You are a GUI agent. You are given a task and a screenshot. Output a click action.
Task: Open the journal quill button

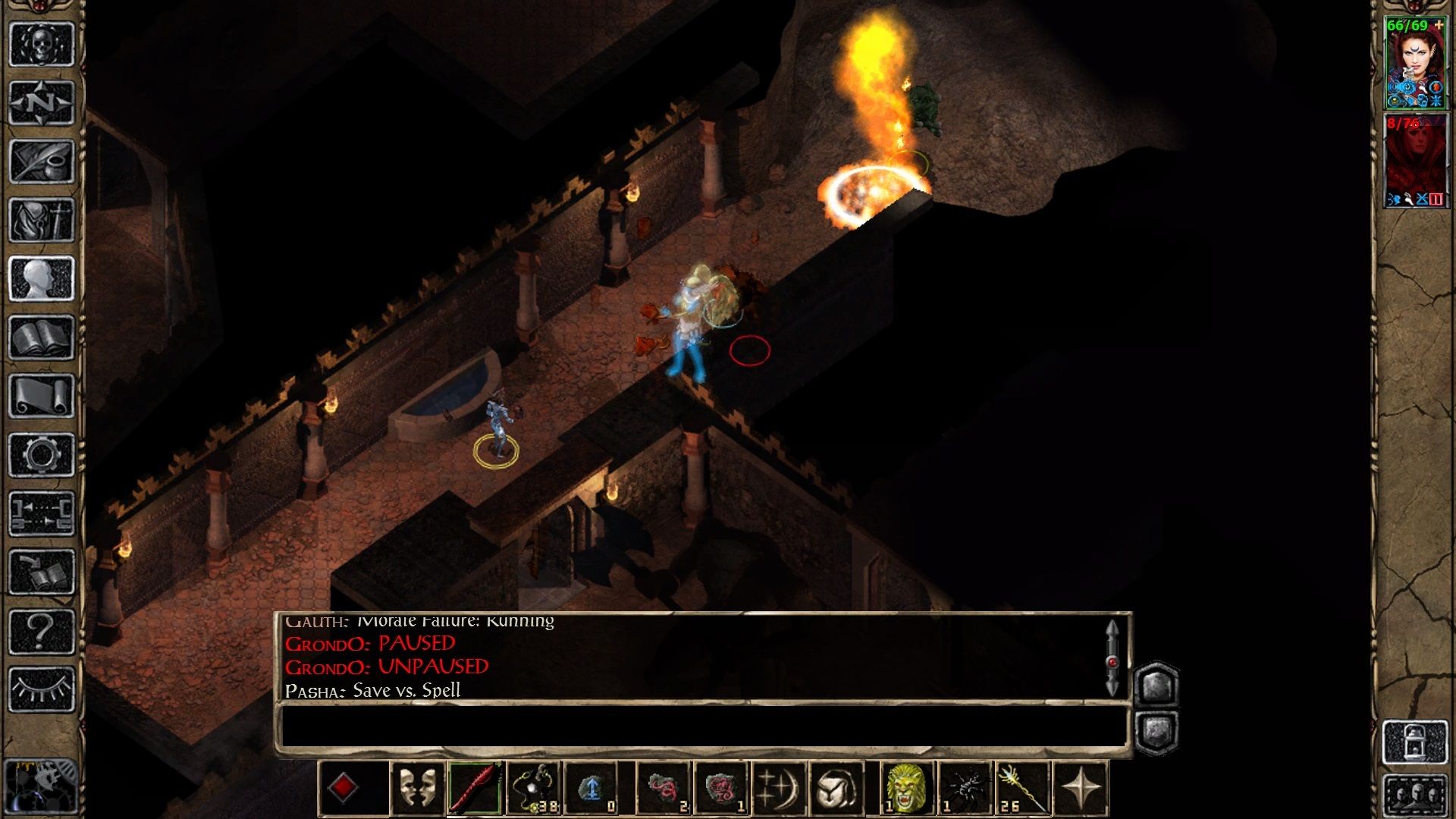(41, 161)
